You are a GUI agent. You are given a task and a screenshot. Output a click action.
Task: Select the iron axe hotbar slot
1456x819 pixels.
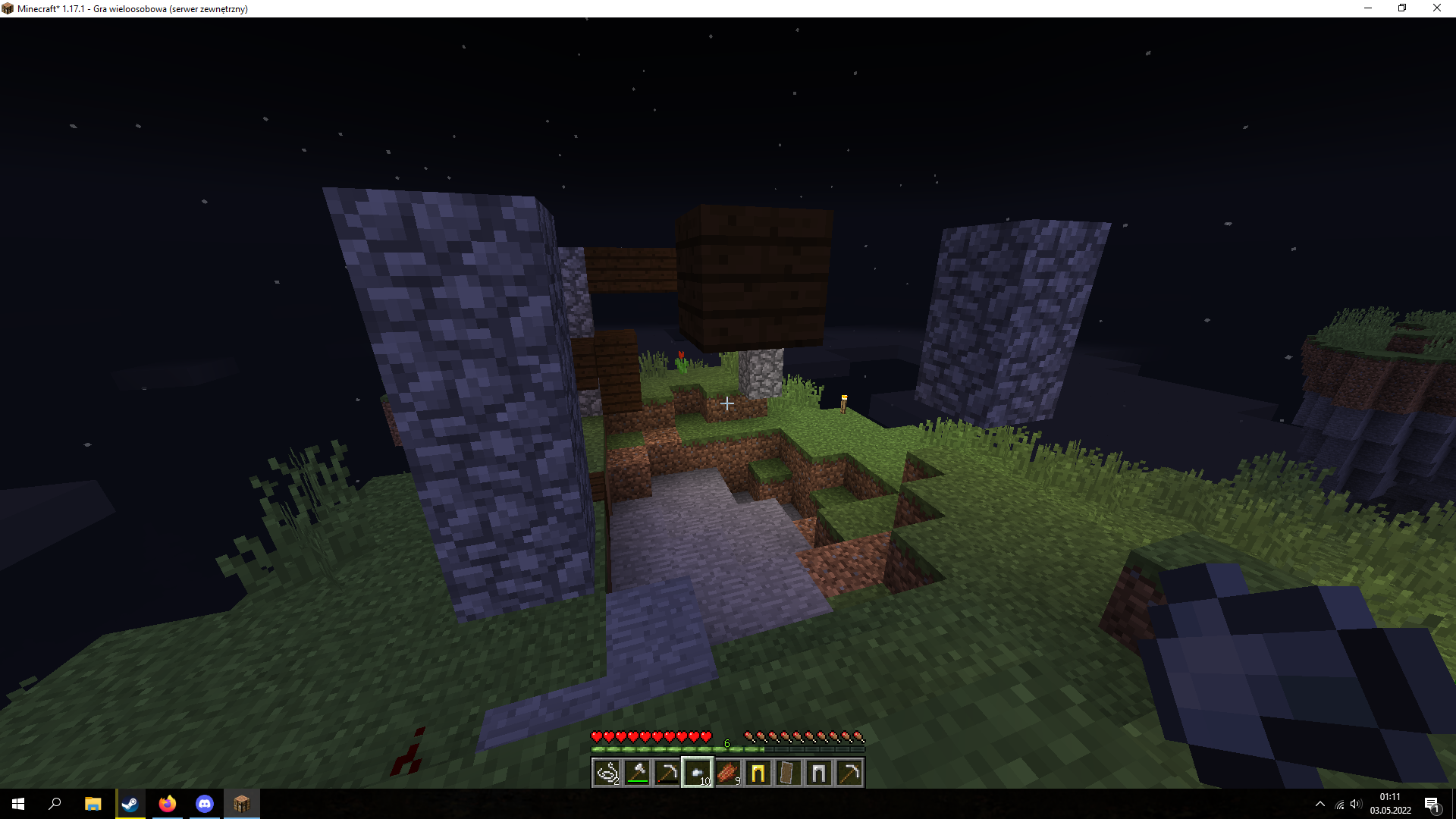(x=637, y=773)
